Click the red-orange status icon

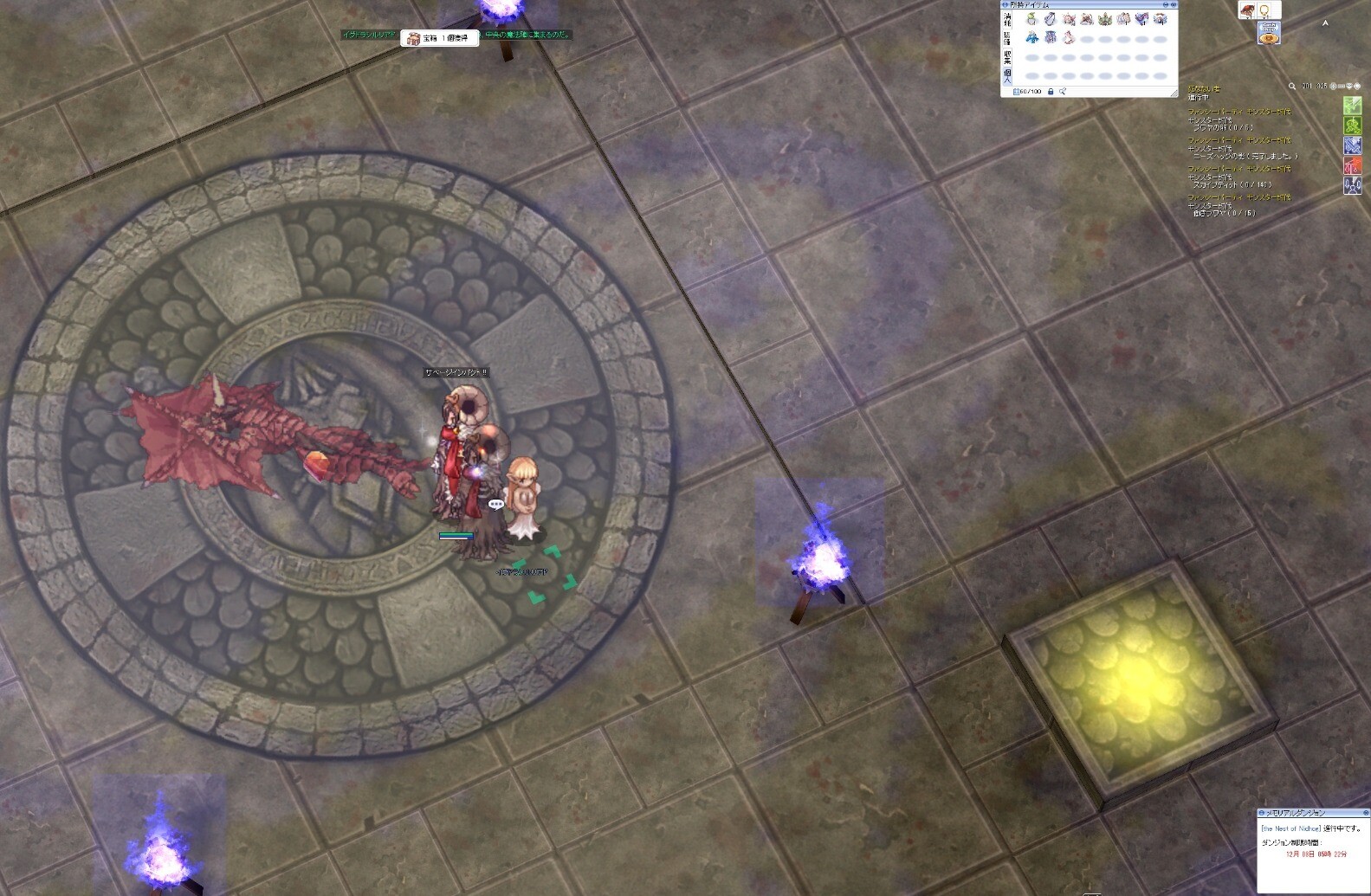point(1352,165)
